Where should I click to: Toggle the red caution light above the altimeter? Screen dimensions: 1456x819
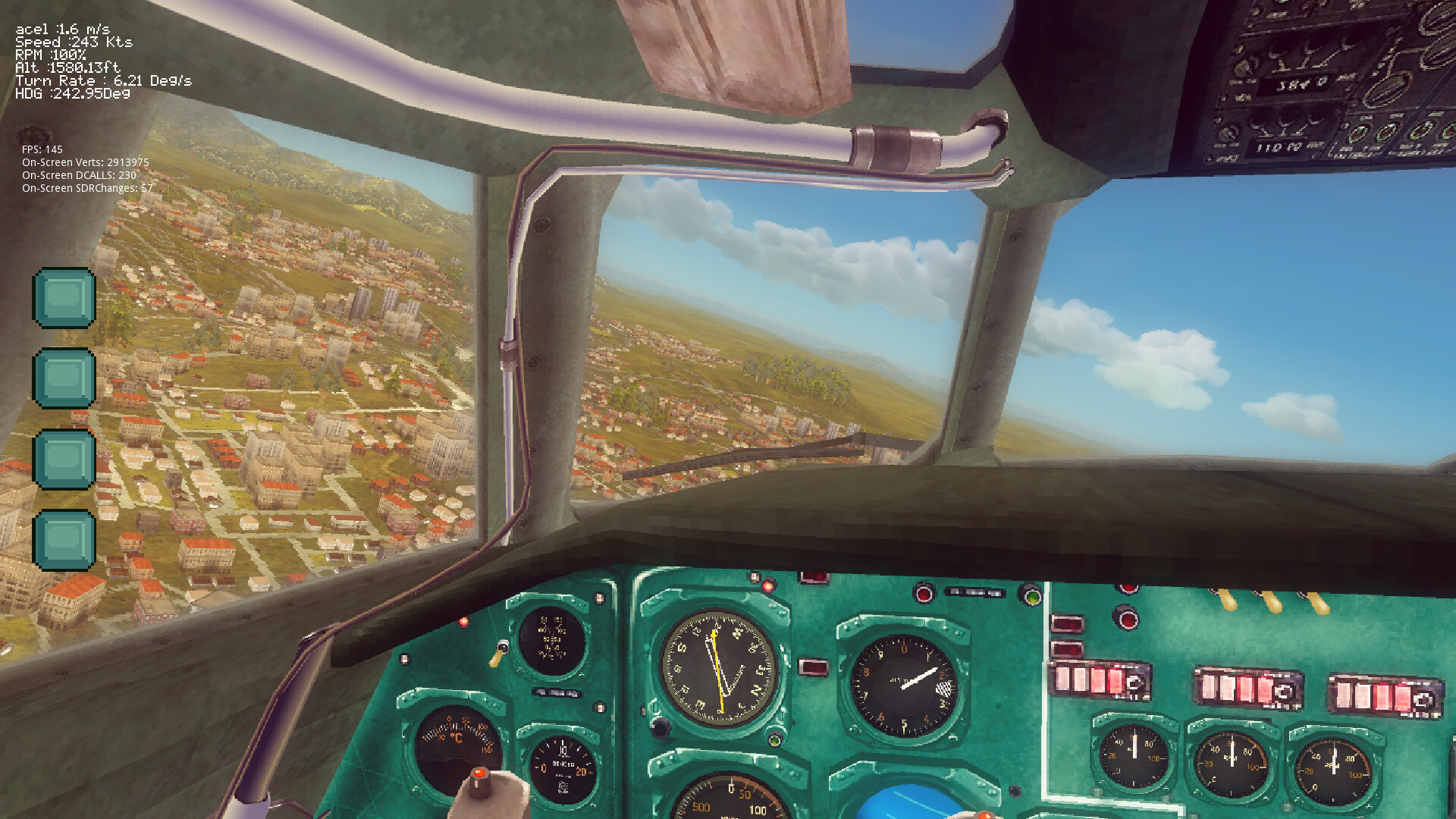click(924, 592)
